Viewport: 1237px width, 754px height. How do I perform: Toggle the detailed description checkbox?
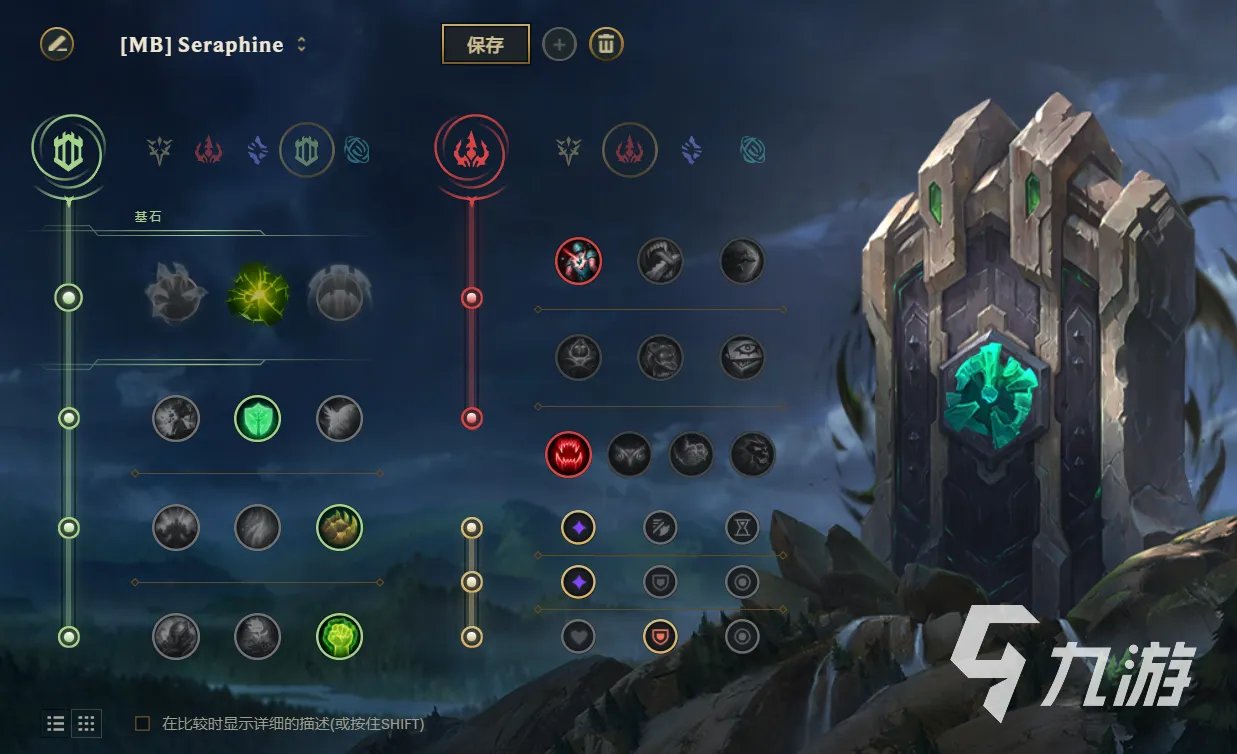[x=143, y=723]
